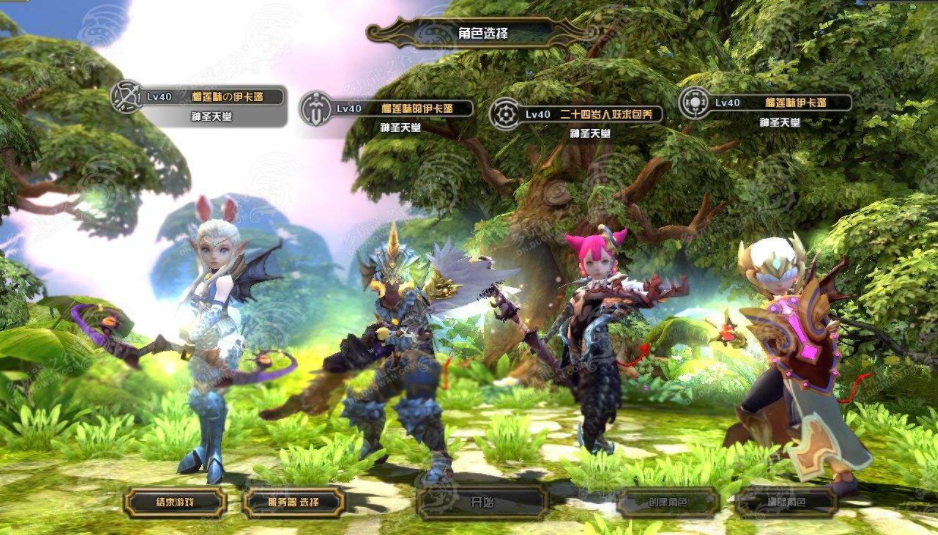The image size is (938, 535).
Task: Choose the 创建角色 create character button
Action: 668,502
